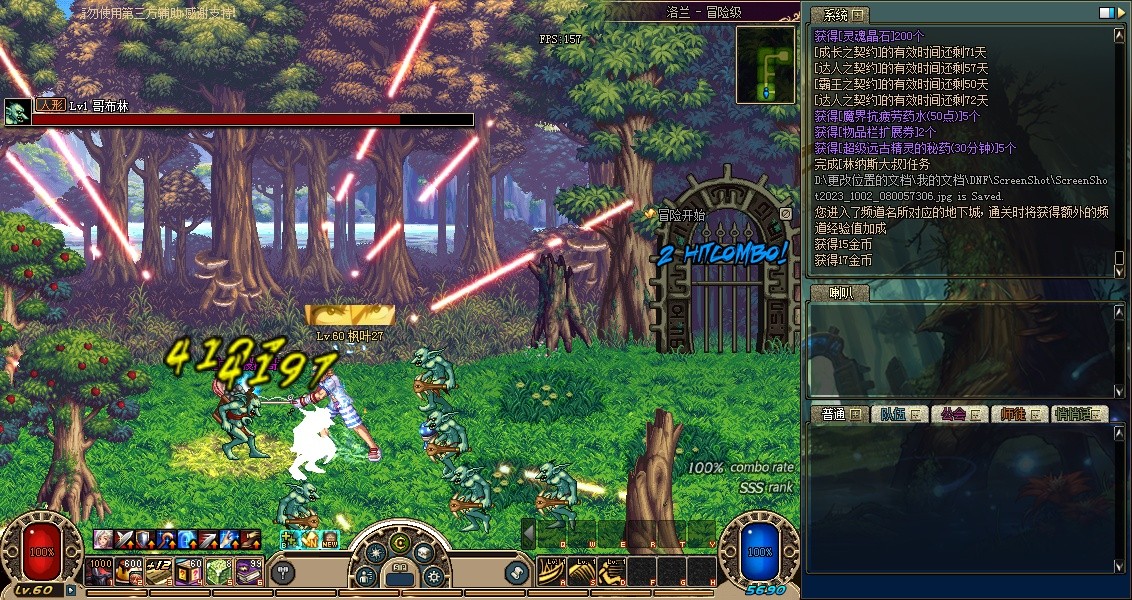Click the NEW notification icon above the hotbar

point(329,540)
